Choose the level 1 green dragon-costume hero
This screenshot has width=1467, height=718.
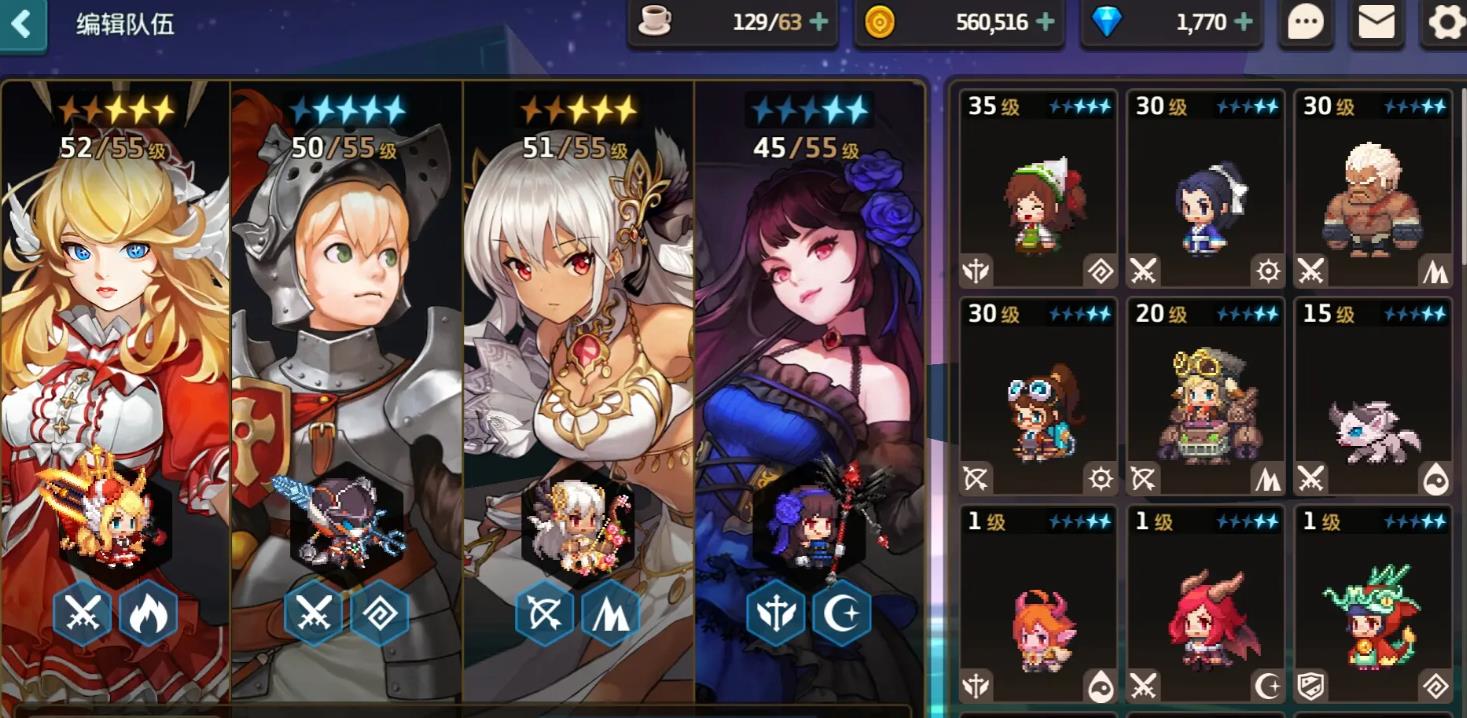[x=1373, y=605]
